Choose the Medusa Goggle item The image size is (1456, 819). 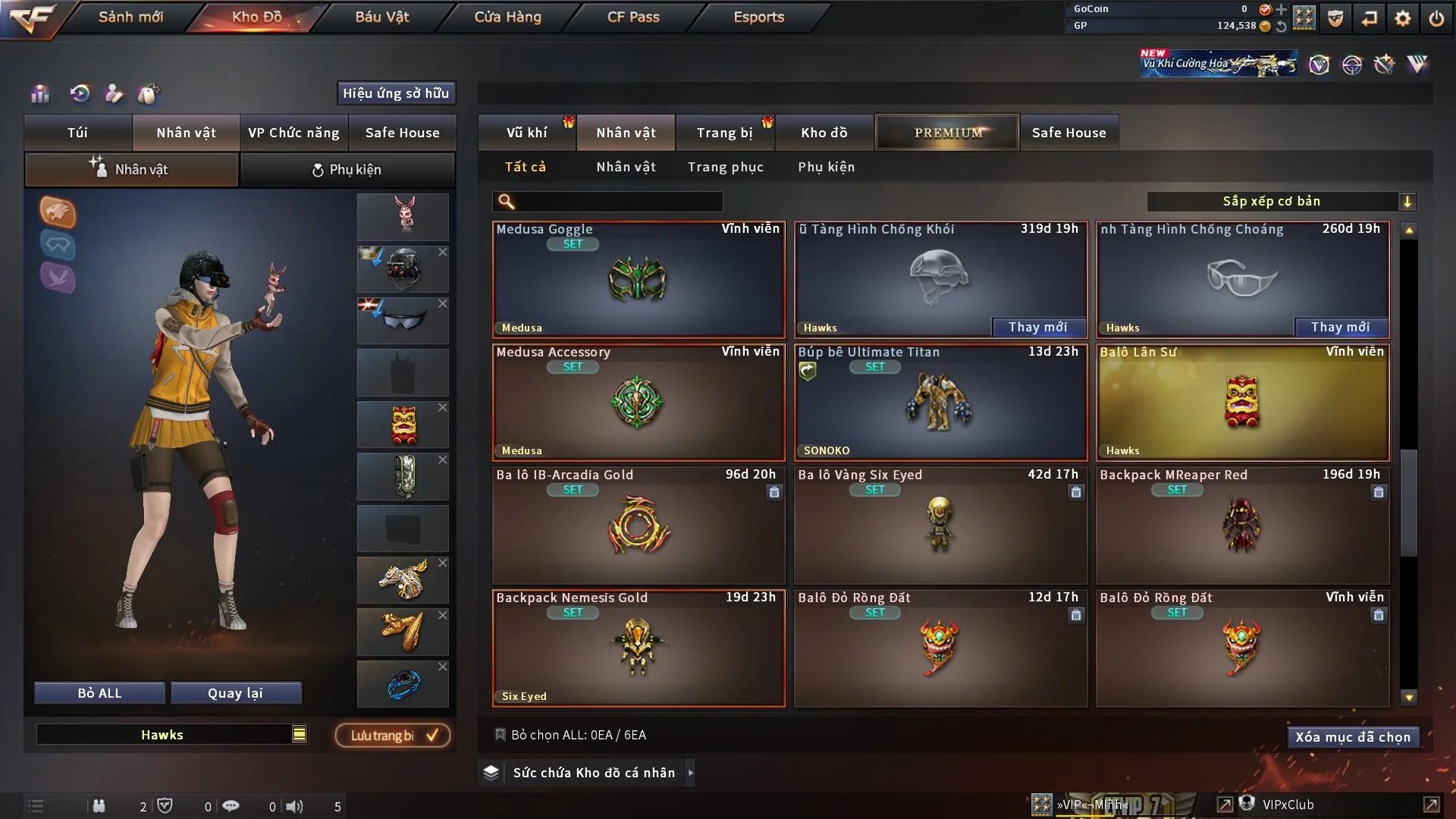click(x=639, y=279)
